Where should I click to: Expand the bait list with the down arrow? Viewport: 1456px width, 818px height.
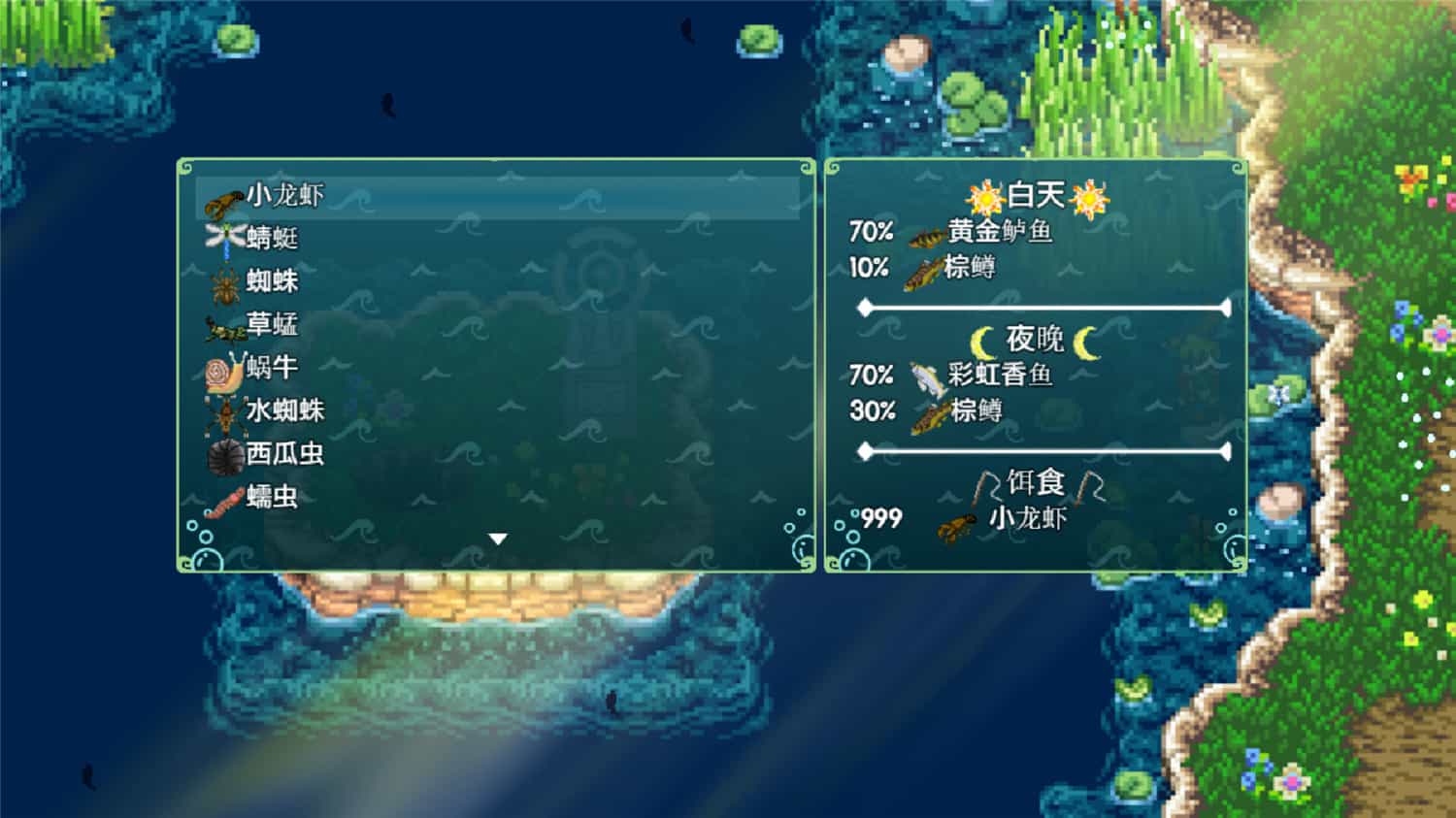coord(496,537)
